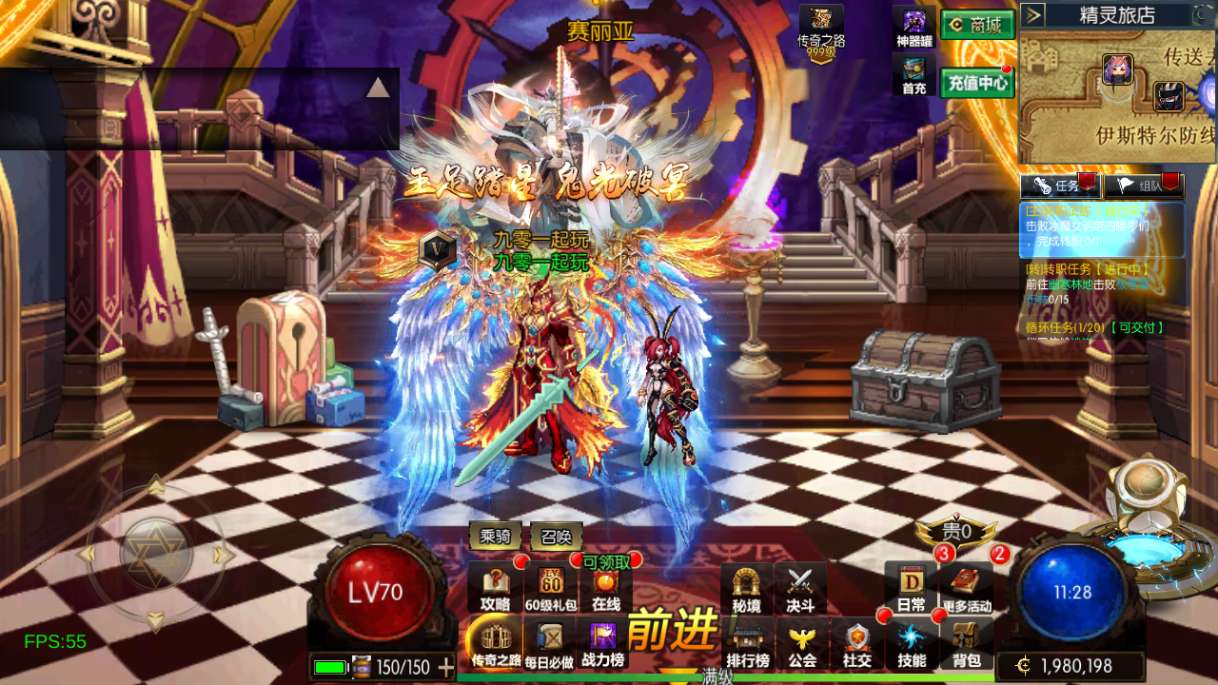The height and width of the screenshot is (685, 1218).
Task: Open the 技能 skills menu
Action: [x=911, y=644]
